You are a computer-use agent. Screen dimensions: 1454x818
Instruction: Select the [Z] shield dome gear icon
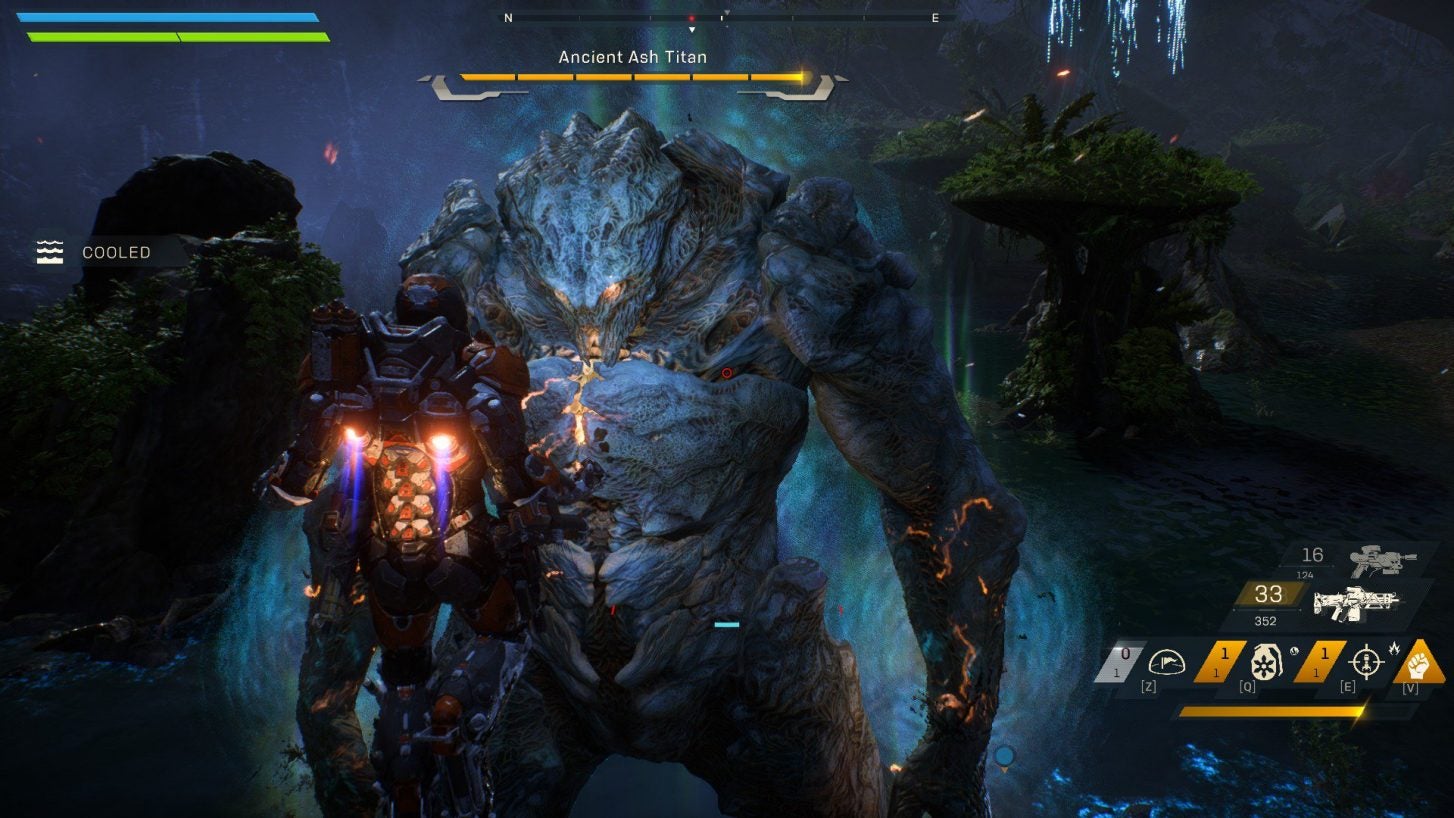click(x=1168, y=663)
